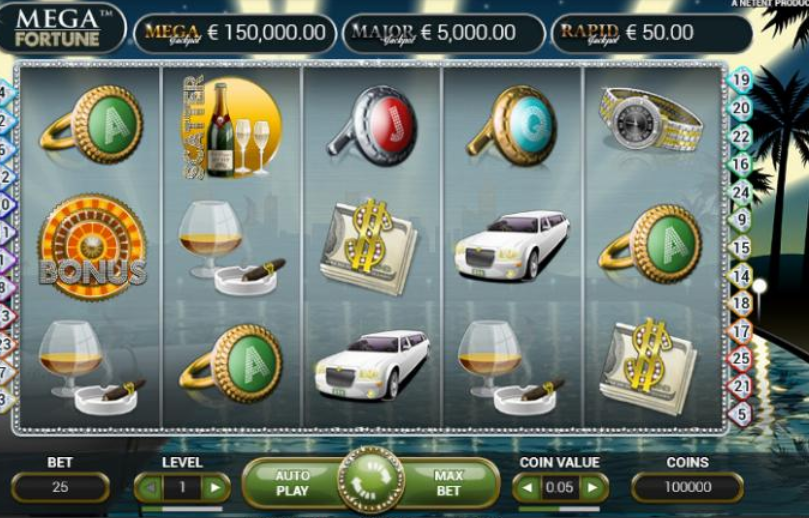The image size is (809, 518).
Task: Highlight payline number 14
Action: [x=740, y=274]
